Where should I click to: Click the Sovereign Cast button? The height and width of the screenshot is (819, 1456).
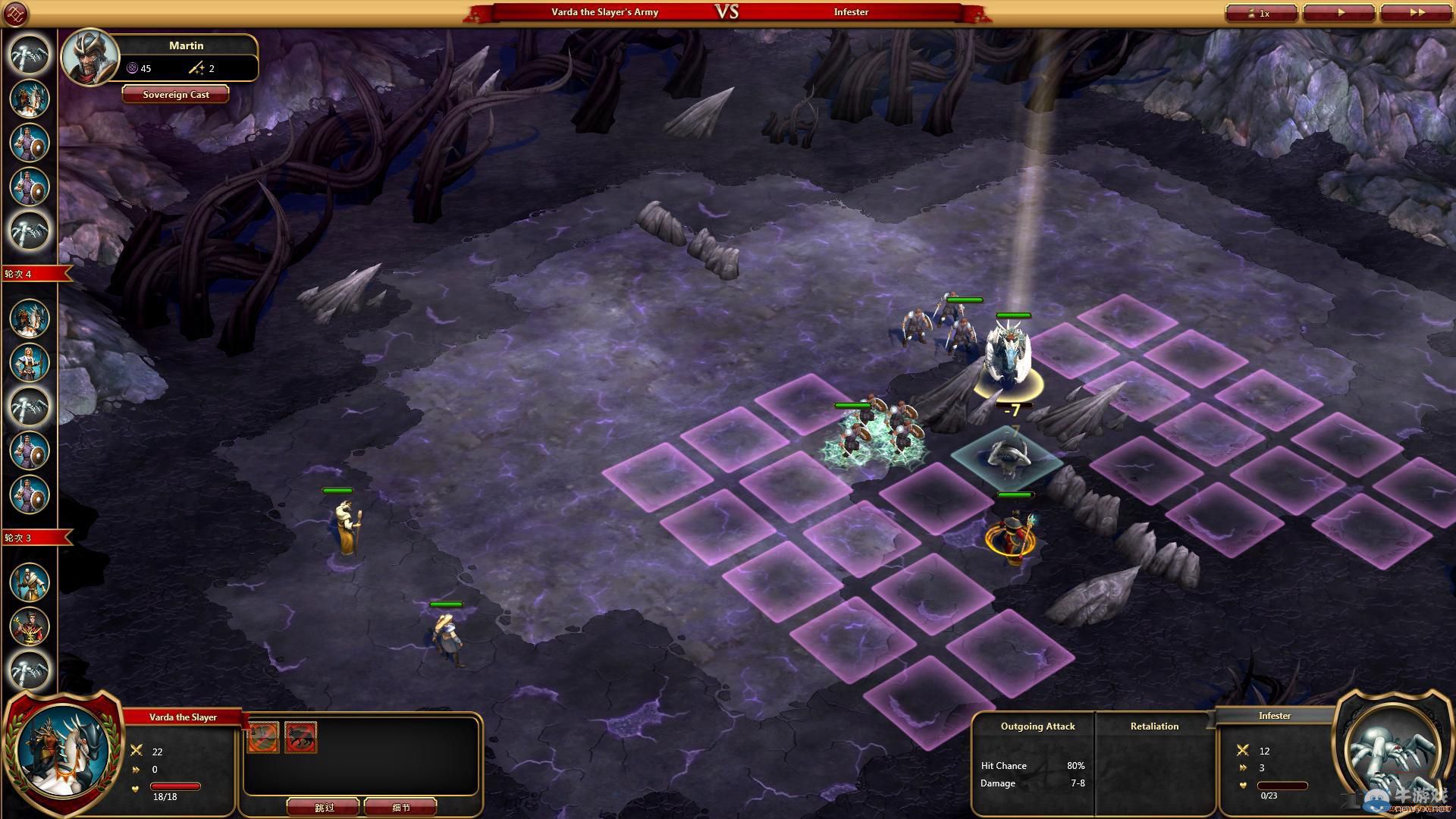[x=176, y=95]
